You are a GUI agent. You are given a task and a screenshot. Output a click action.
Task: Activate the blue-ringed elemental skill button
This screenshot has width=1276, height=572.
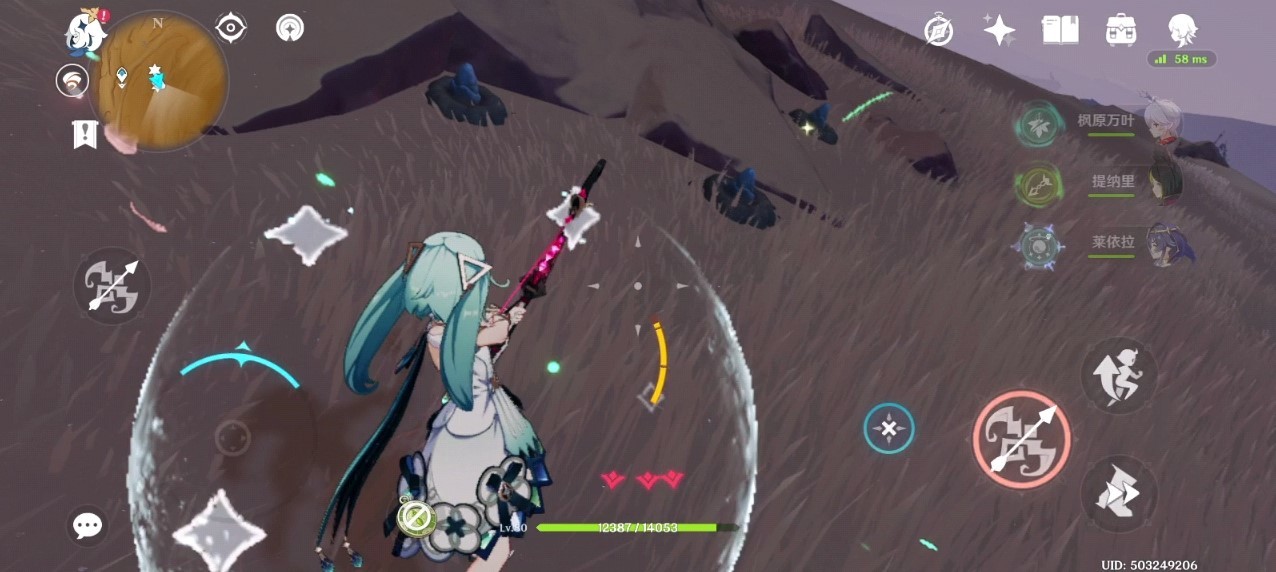coord(889,429)
